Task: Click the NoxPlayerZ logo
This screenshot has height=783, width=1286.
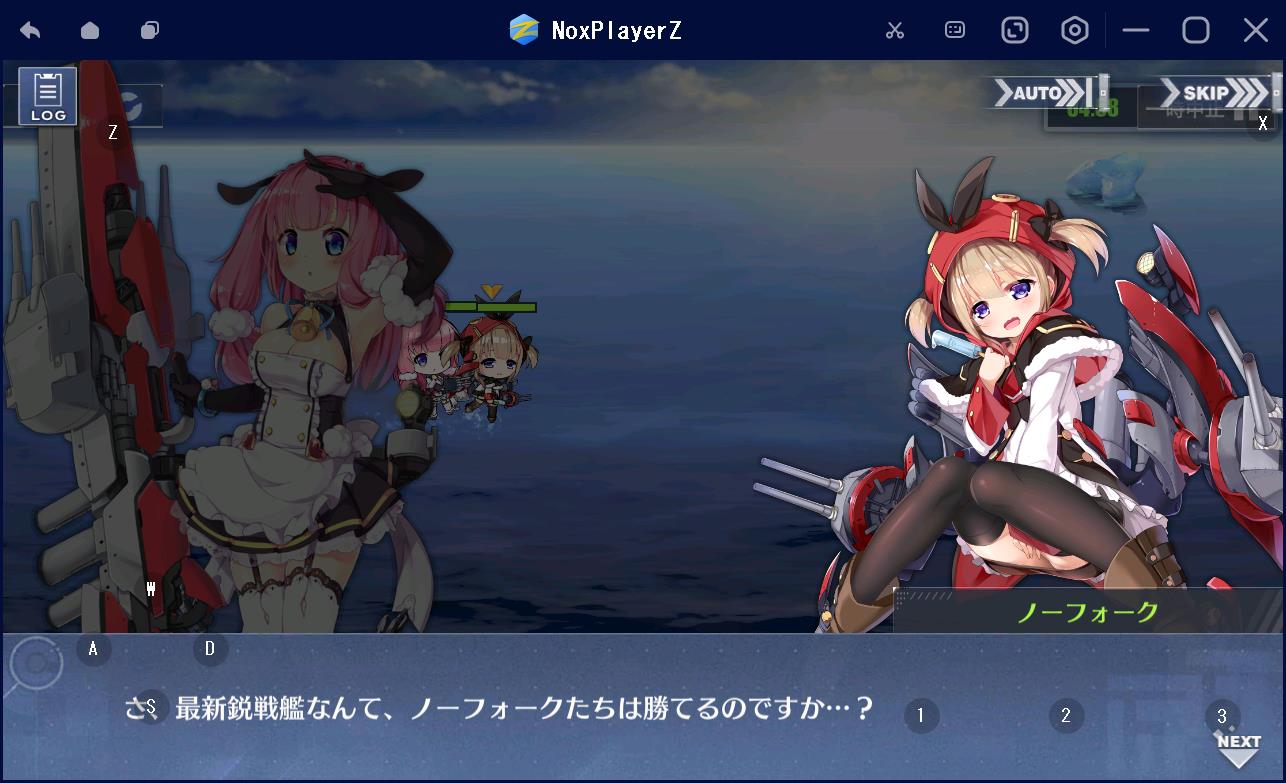Action: click(x=522, y=30)
